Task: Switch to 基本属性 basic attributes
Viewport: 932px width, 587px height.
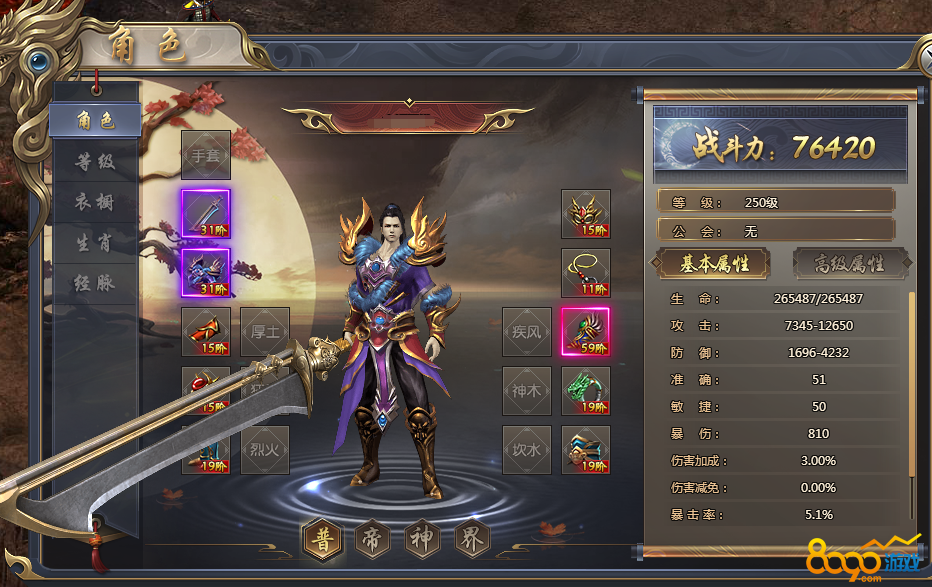Action: point(713,264)
